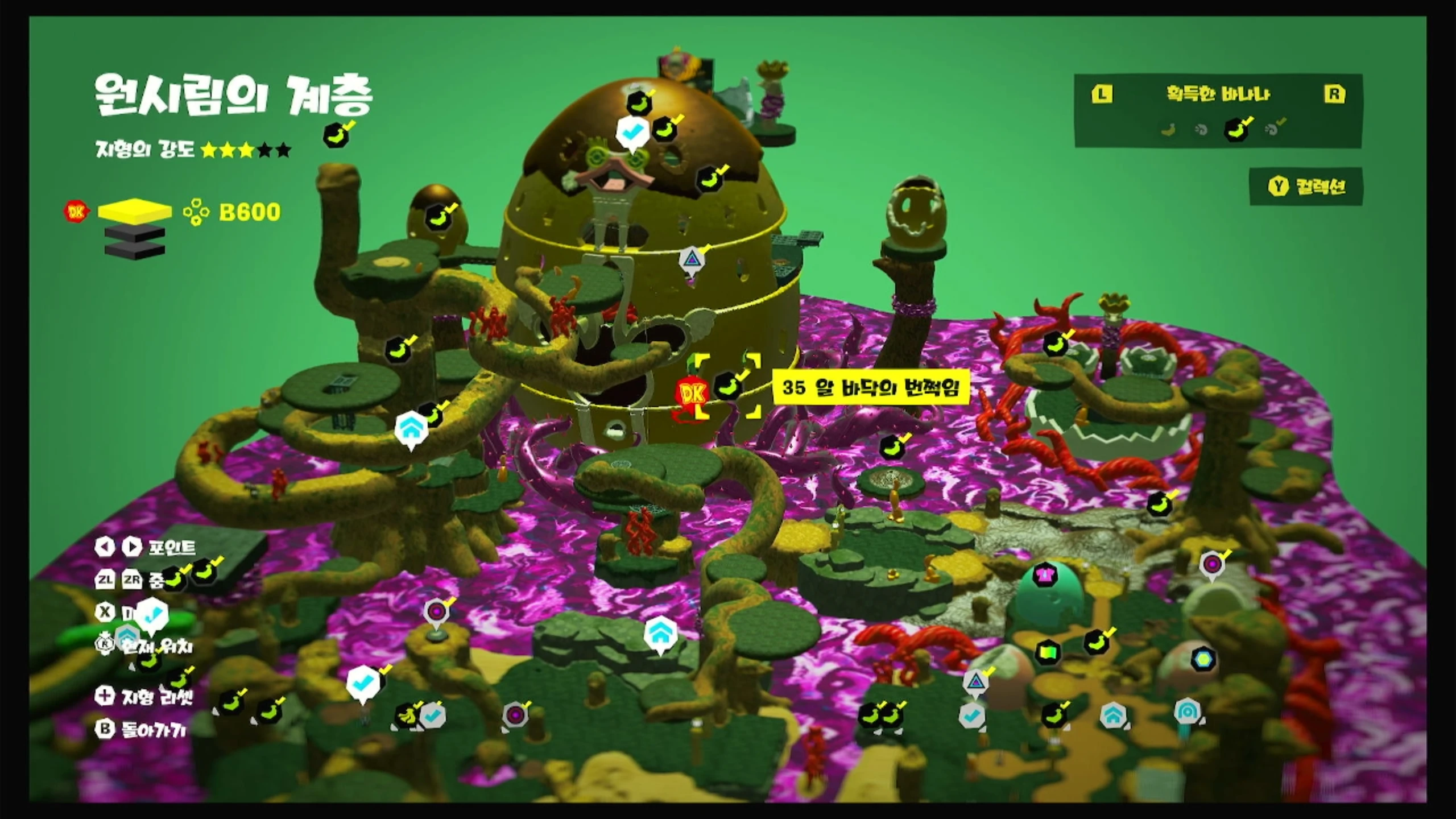Select the blue checkmark marker atop the dome
1456x819 pixels.
click(631, 132)
